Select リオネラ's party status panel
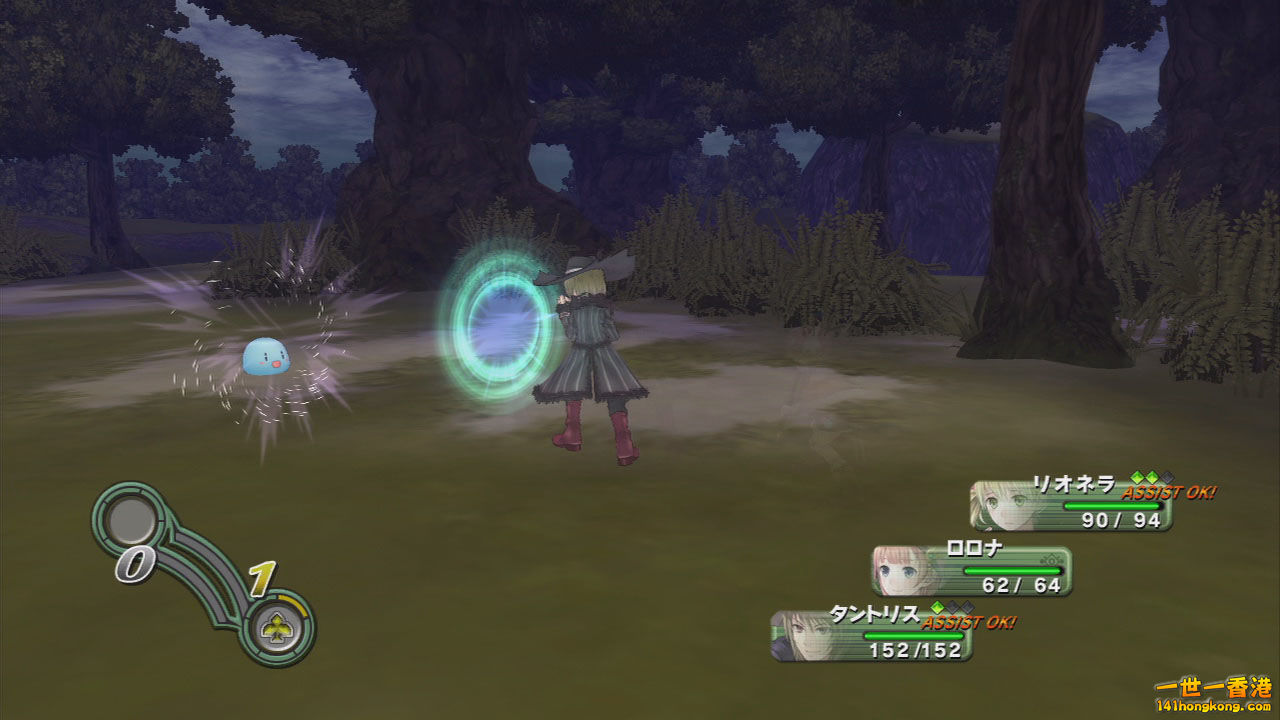This screenshot has width=1280, height=720. click(1071, 506)
